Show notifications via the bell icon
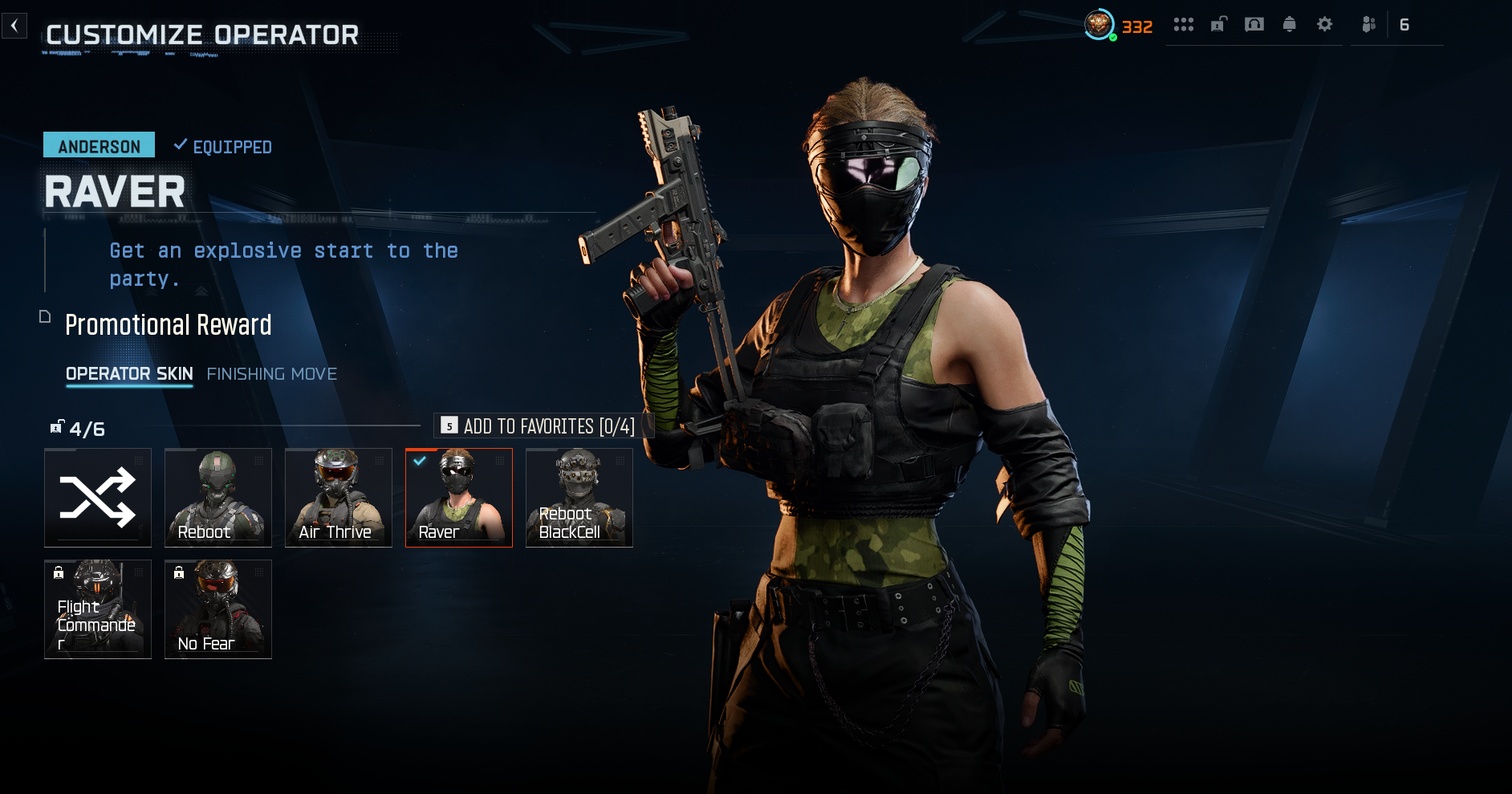Viewport: 1512px width, 794px height. [1290, 25]
